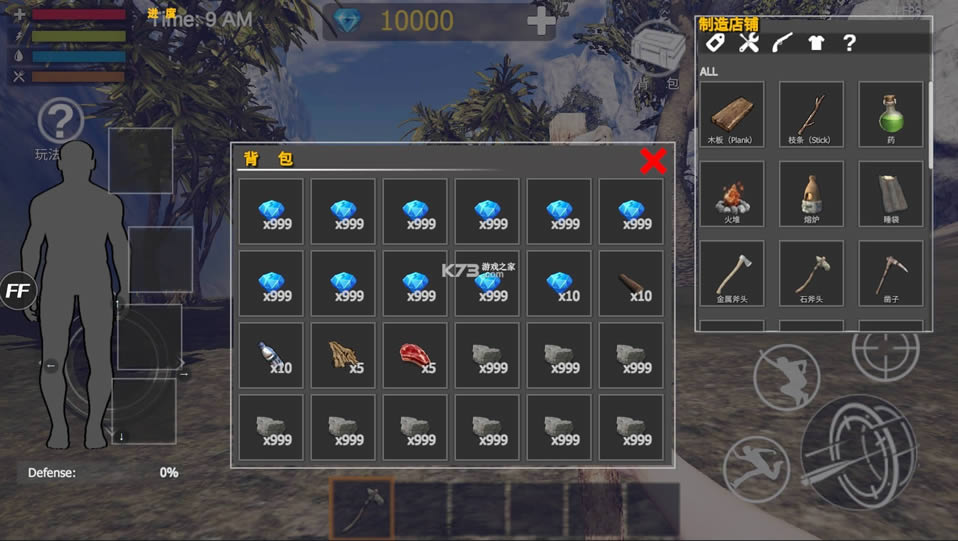Select the green potion recipe
Screen dimensions: 958x541
(x=890, y=114)
